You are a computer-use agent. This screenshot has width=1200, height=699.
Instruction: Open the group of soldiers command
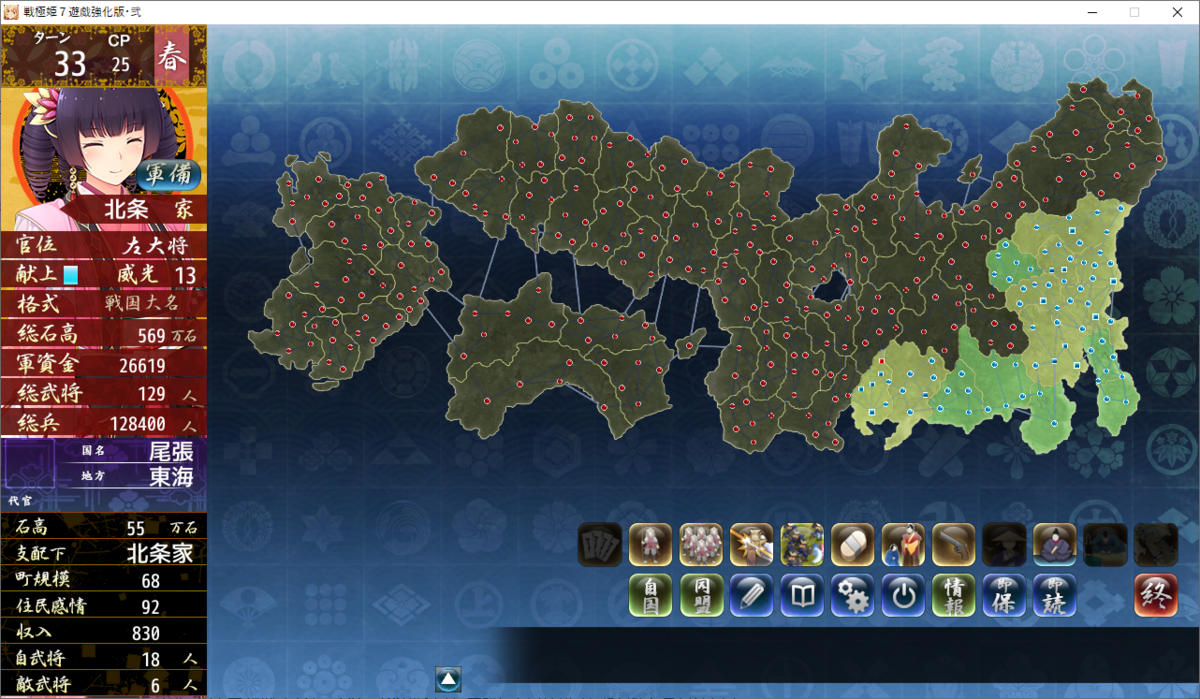(x=701, y=545)
